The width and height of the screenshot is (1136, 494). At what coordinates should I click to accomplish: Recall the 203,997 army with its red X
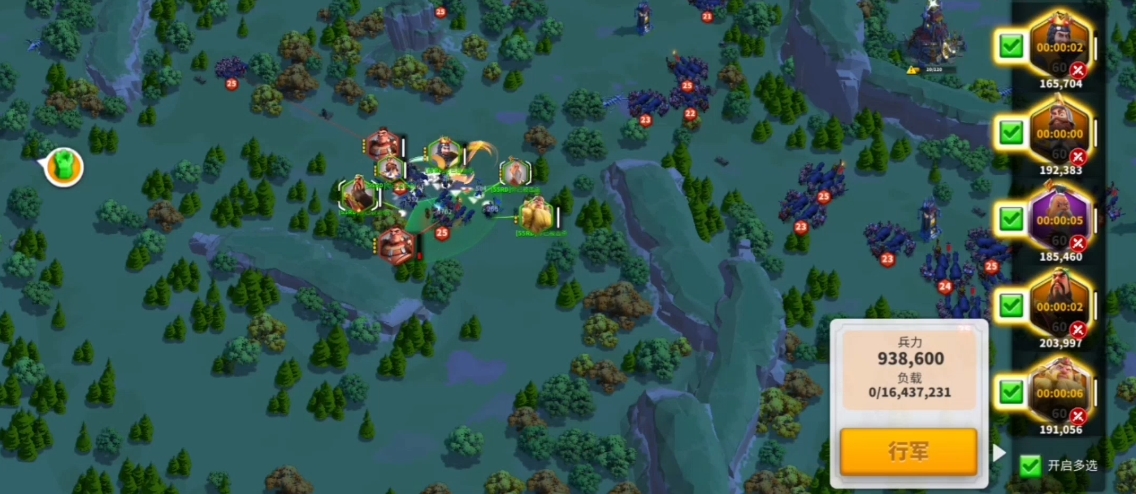(x=1078, y=330)
